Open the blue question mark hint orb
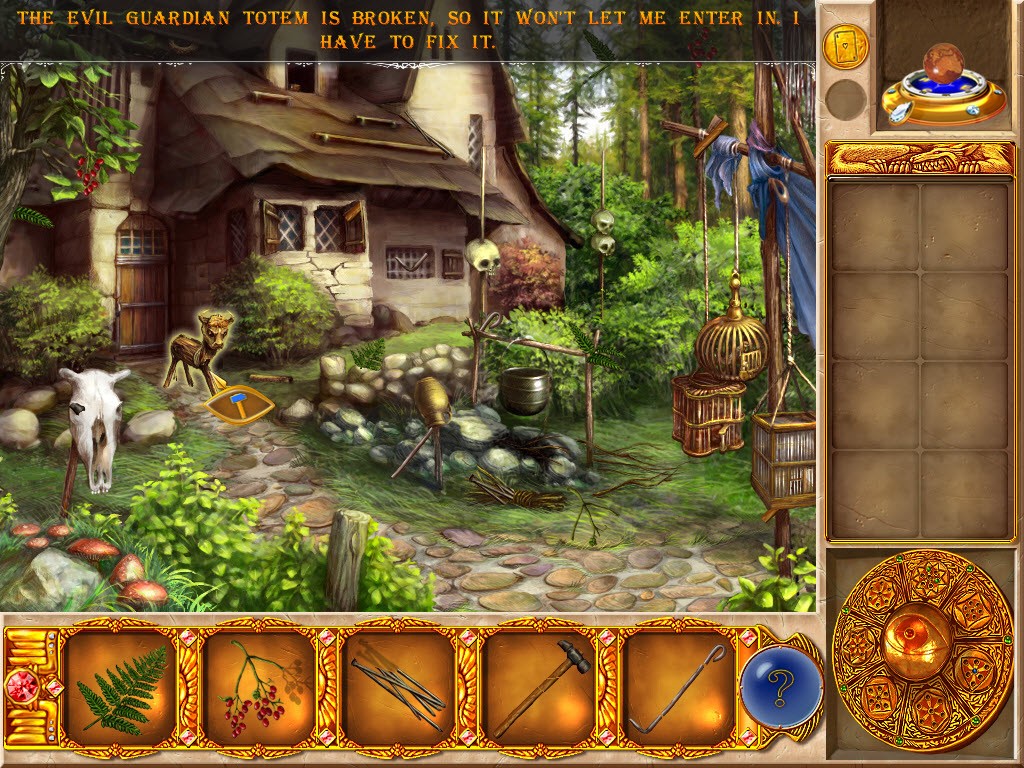Screen dimensions: 1024x768 781,687
